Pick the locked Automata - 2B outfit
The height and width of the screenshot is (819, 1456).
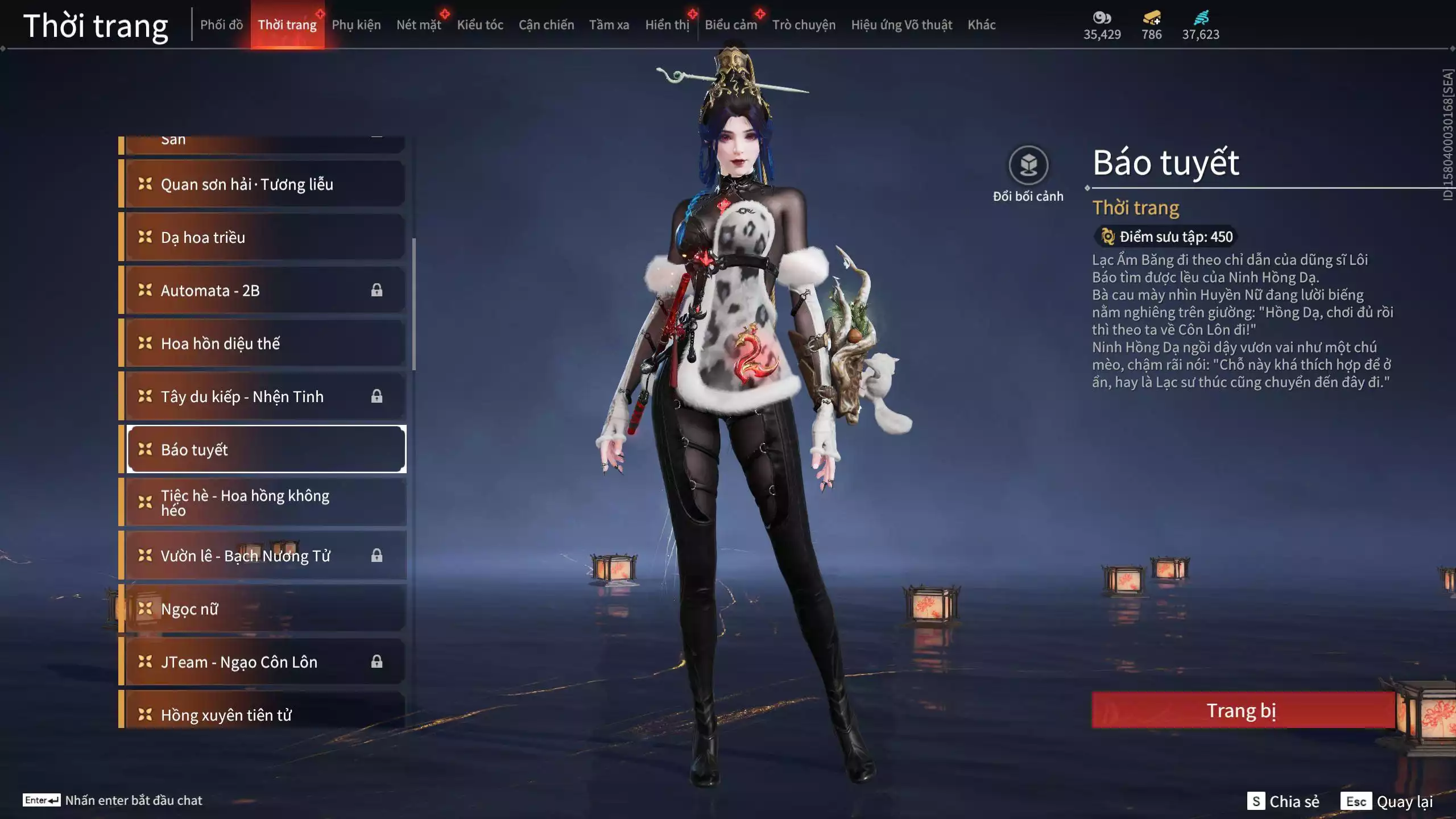click(265, 291)
